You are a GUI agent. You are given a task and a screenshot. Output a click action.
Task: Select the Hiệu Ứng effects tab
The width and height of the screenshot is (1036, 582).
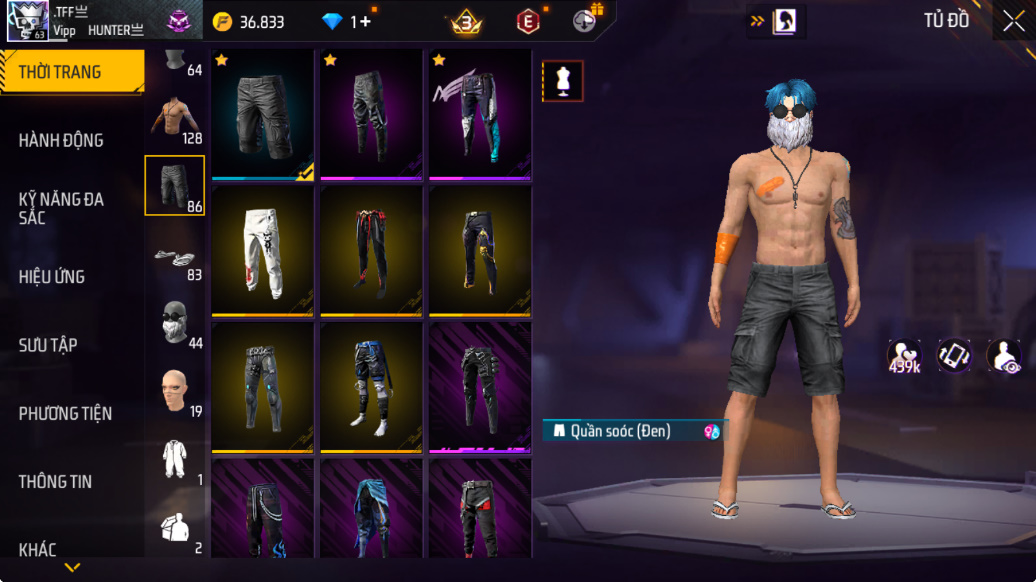(x=52, y=277)
